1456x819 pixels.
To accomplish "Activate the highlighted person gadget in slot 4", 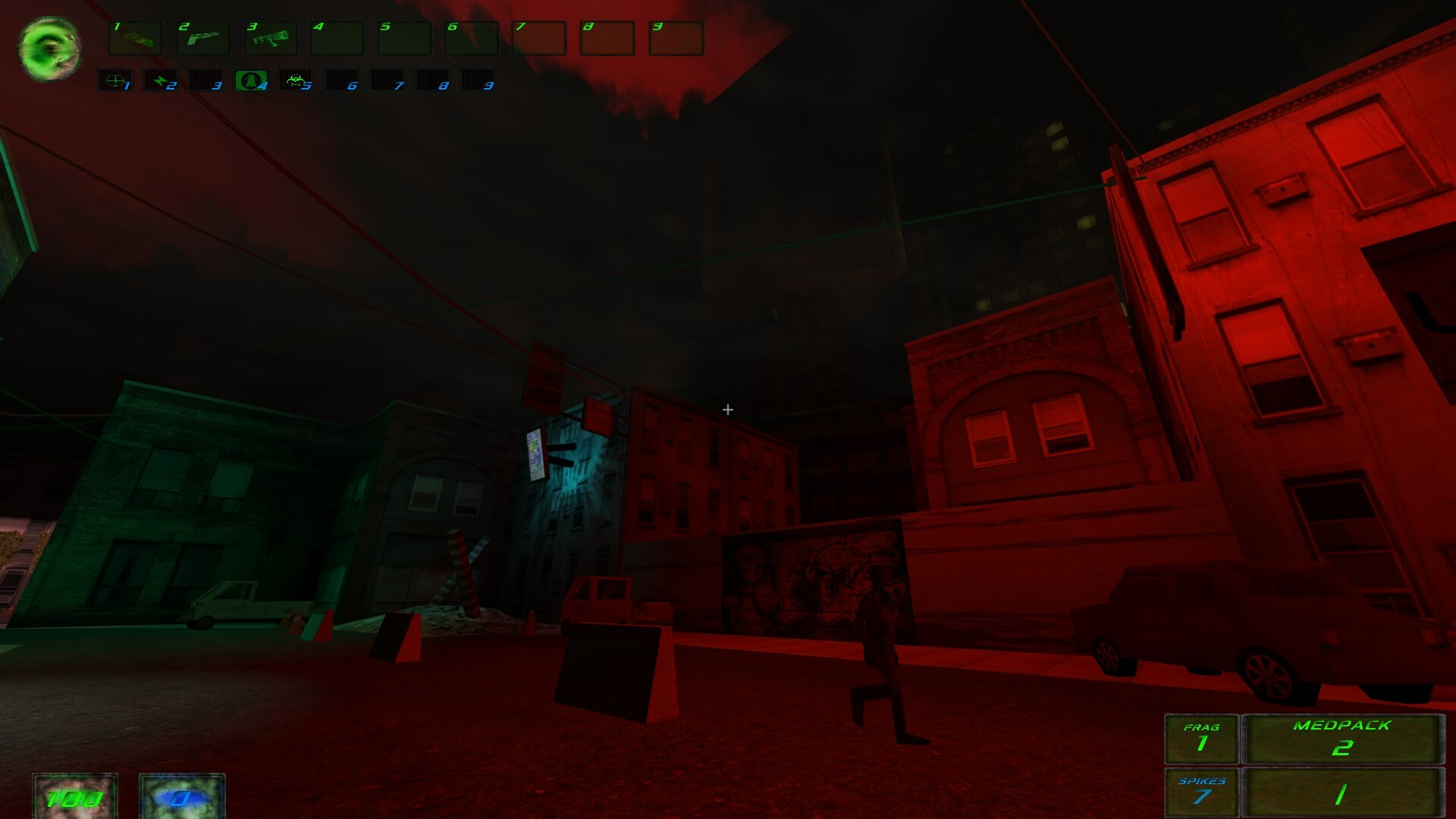I will pyautogui.click(x=250, y=80).
